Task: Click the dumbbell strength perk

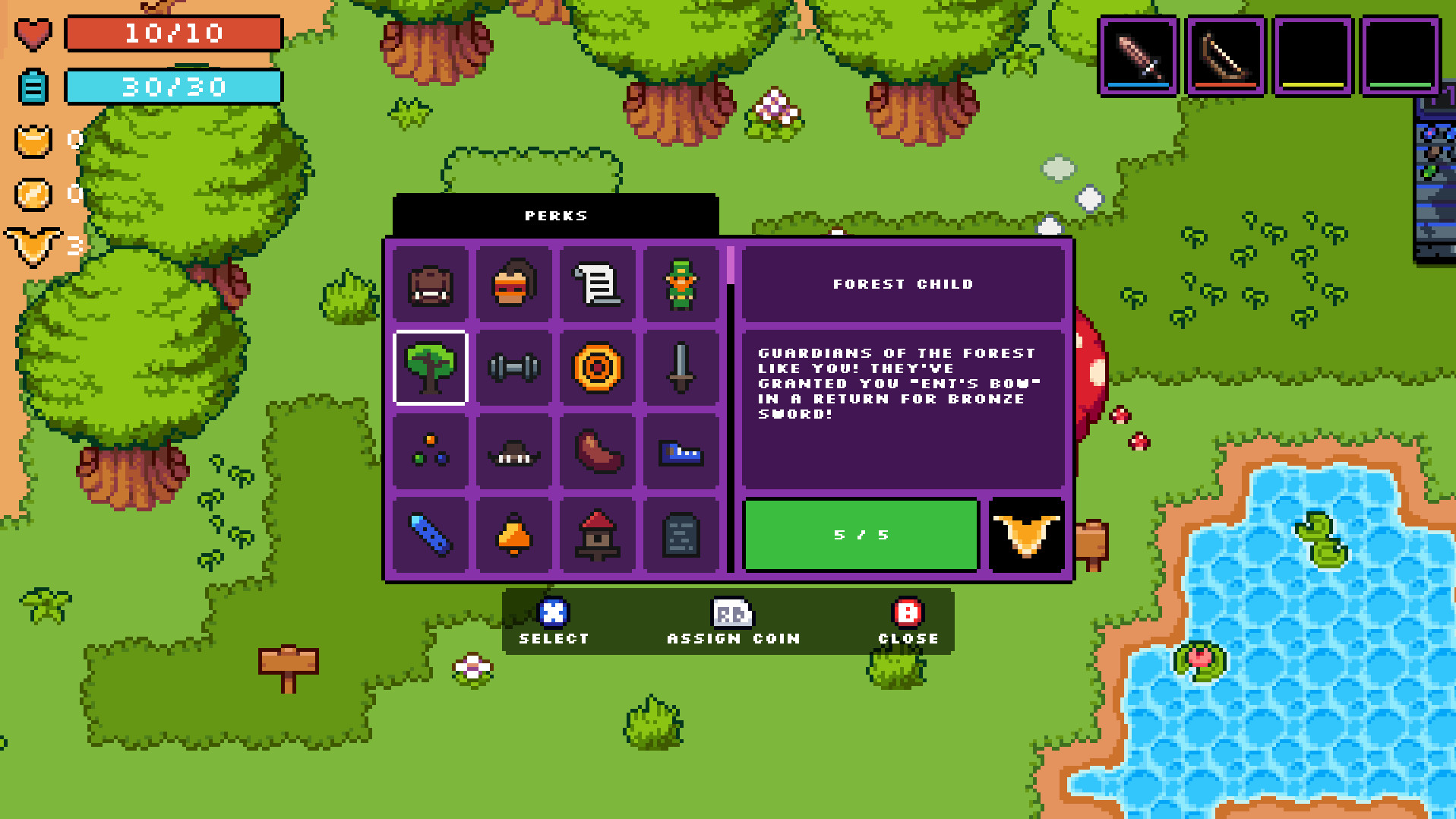Action: [x=513, y=367]
